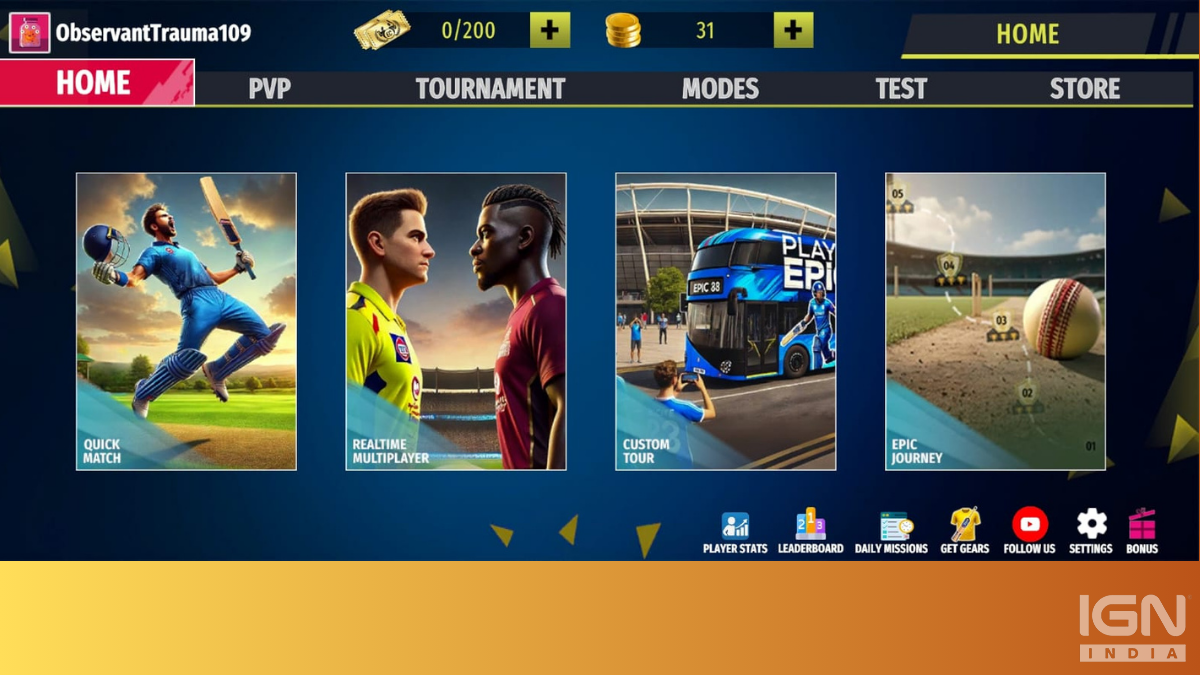Go to the Test tab
The height and width of the screenshot is (675, 1200).
point(901,89)
